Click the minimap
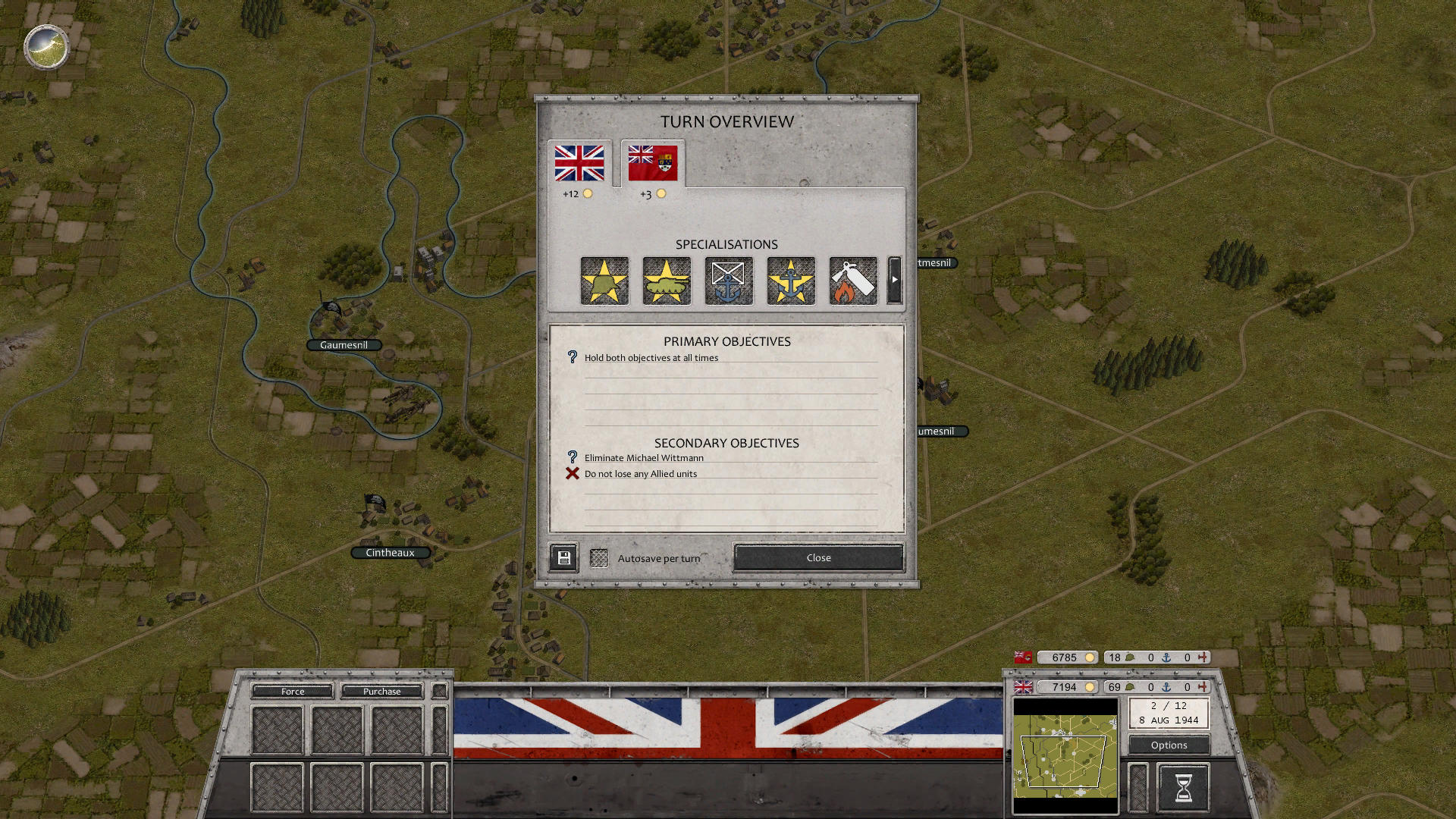This screenshot has width=1456, height=819. click(x=1065, y=756)
